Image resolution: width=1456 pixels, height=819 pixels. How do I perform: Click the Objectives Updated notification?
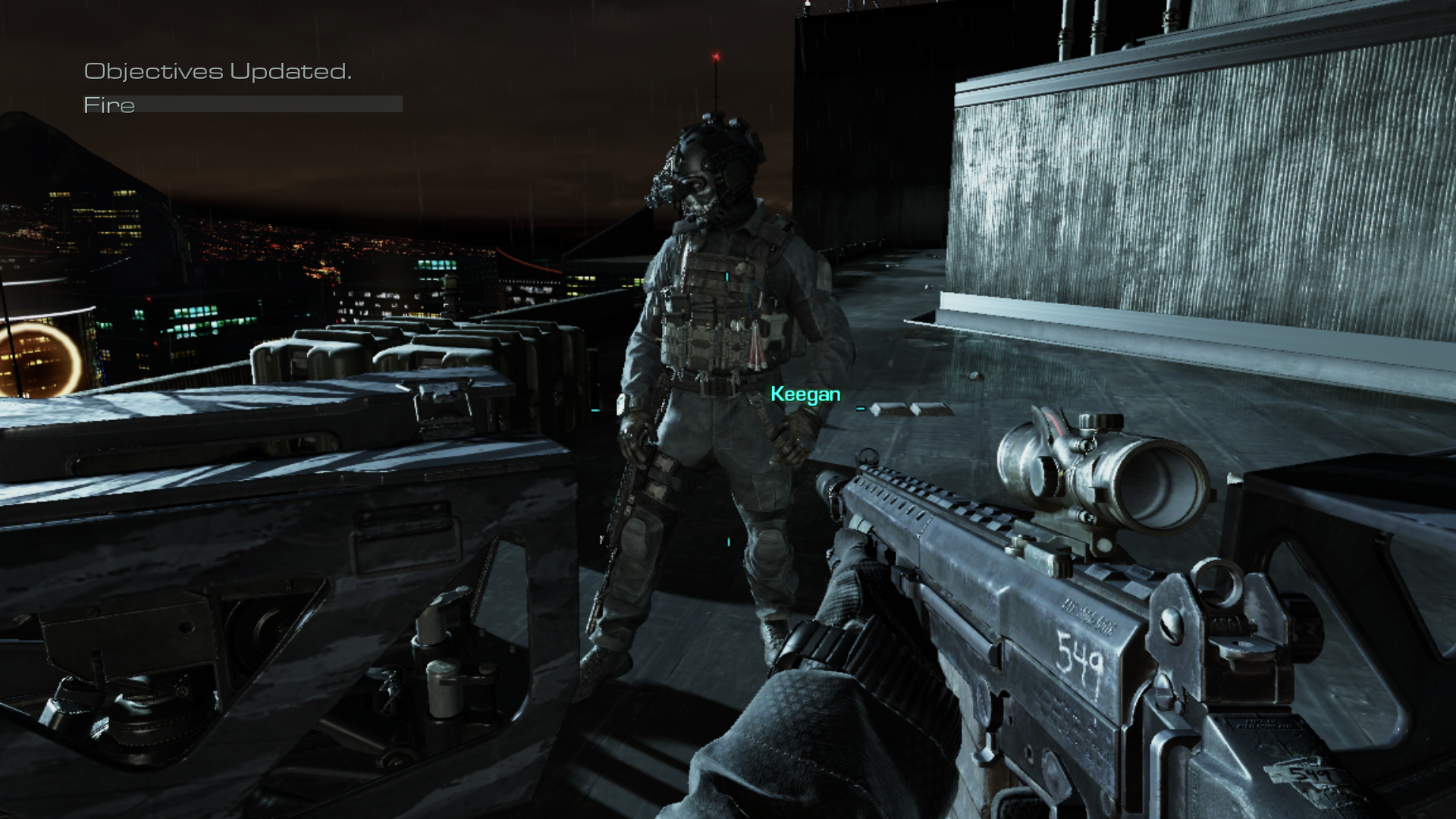218,71
